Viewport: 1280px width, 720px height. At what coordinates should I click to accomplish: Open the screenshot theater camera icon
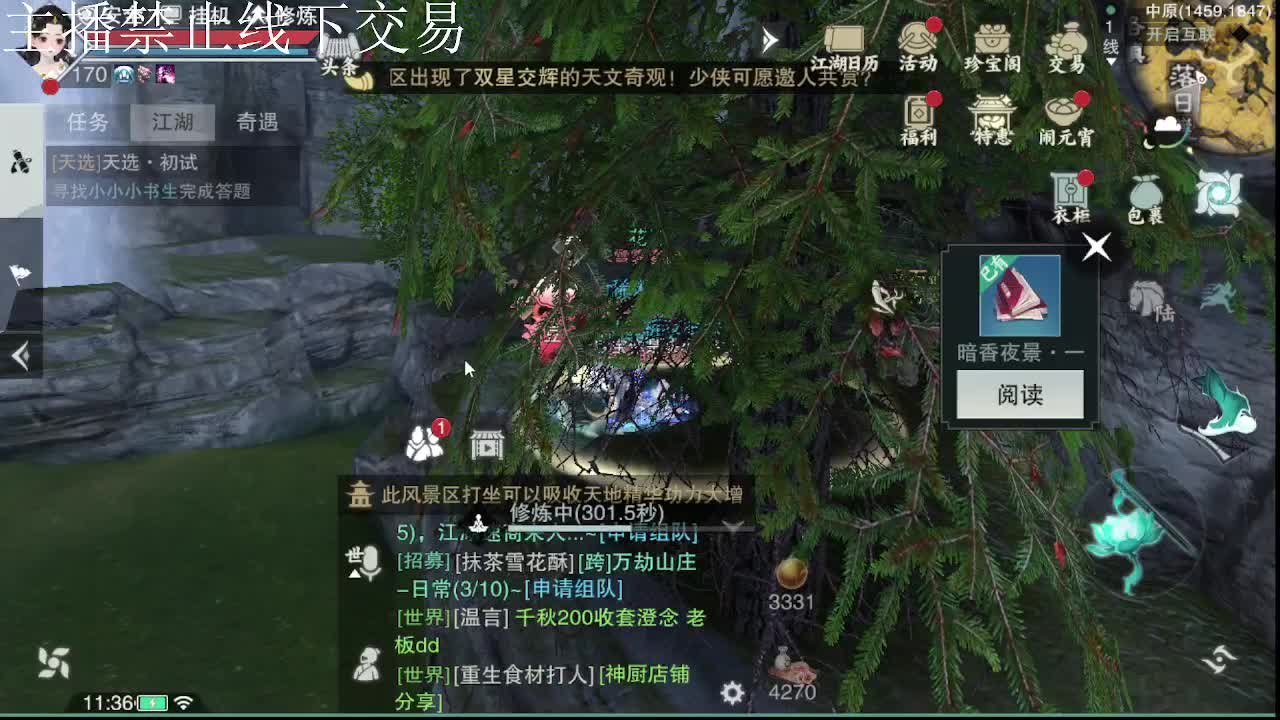tap(487, 441)
